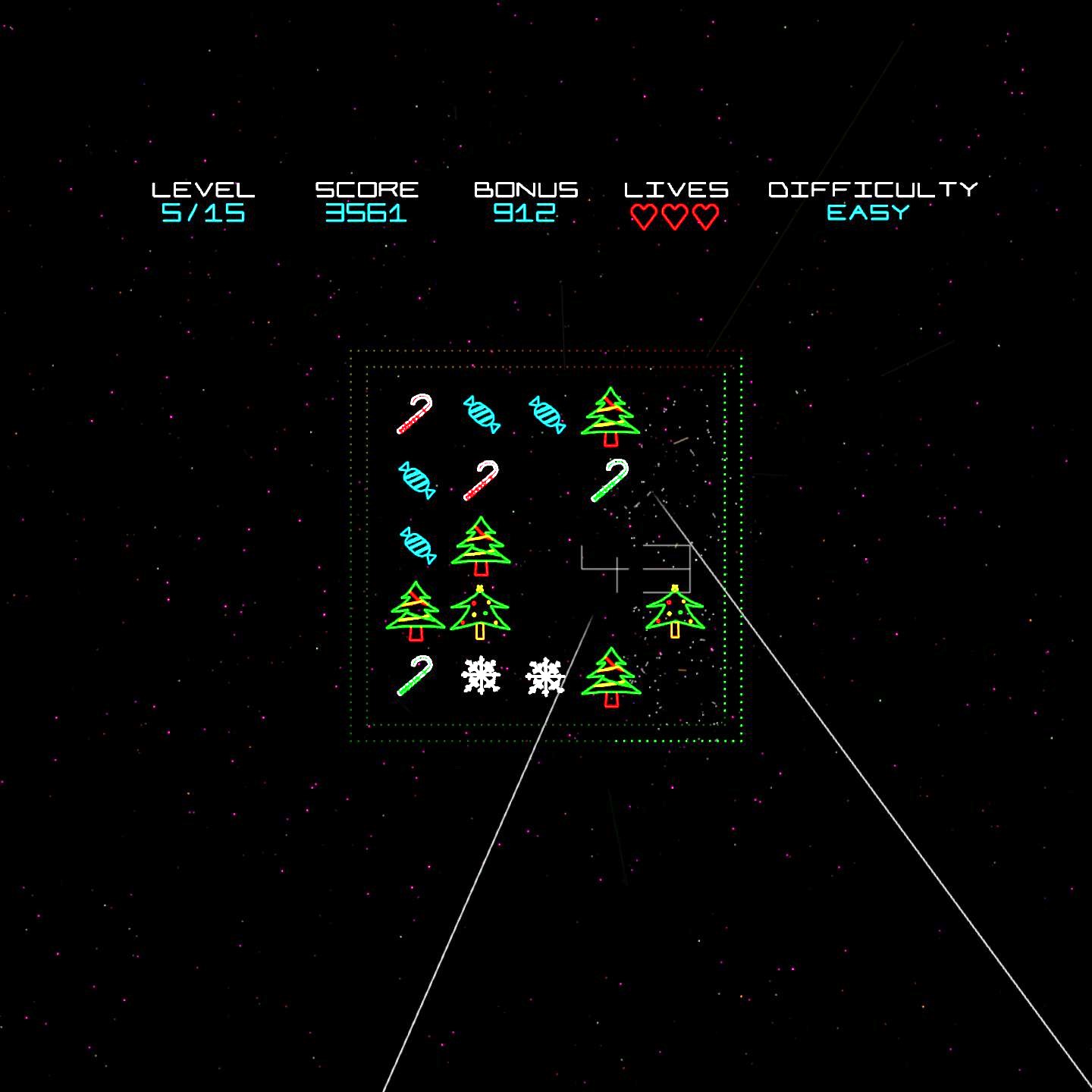Select the snowflake tile beside the green candy cane
1092x1092 pixels.
coord(481,676)
